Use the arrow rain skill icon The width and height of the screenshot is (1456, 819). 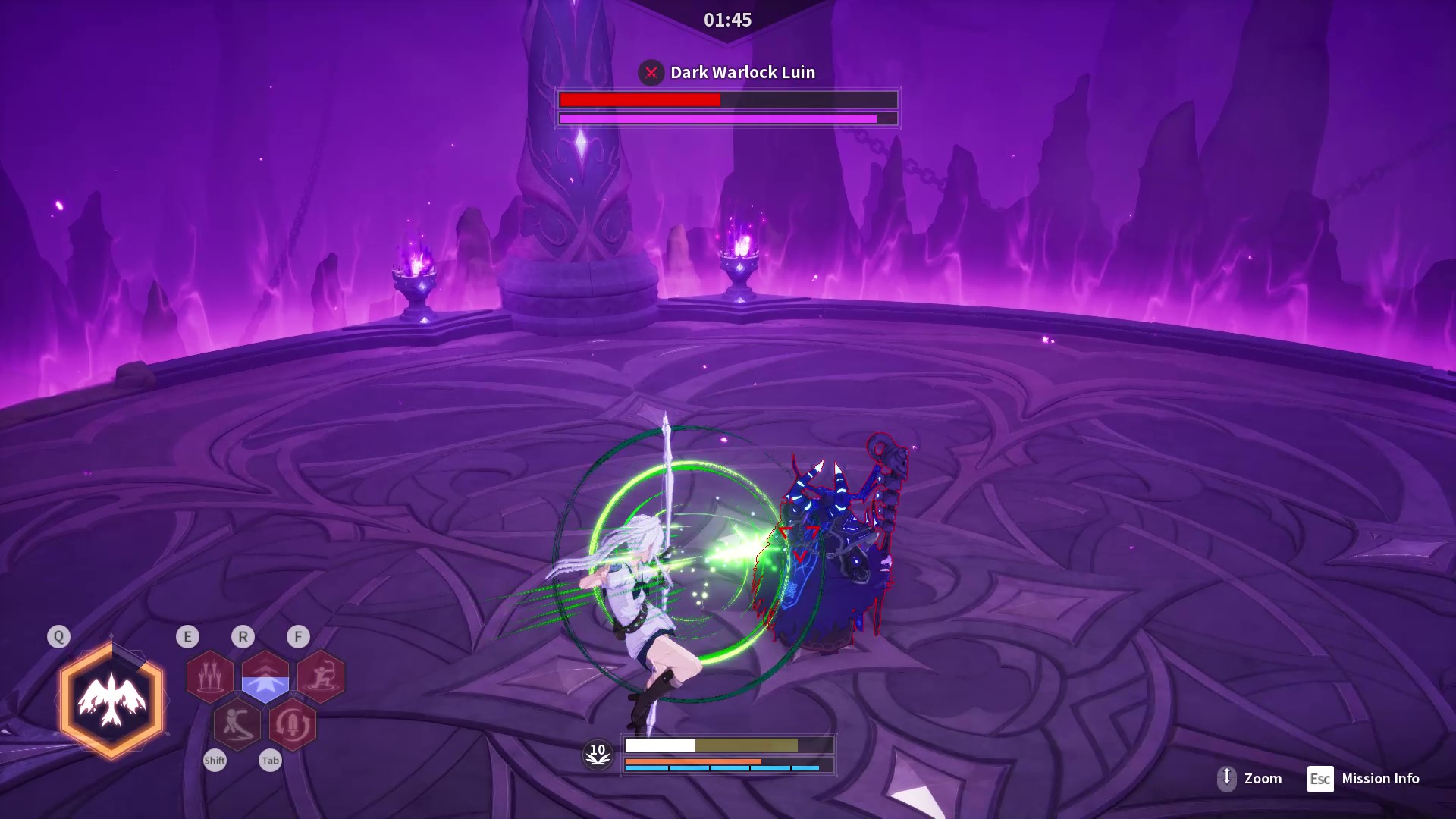coord(209,676)
